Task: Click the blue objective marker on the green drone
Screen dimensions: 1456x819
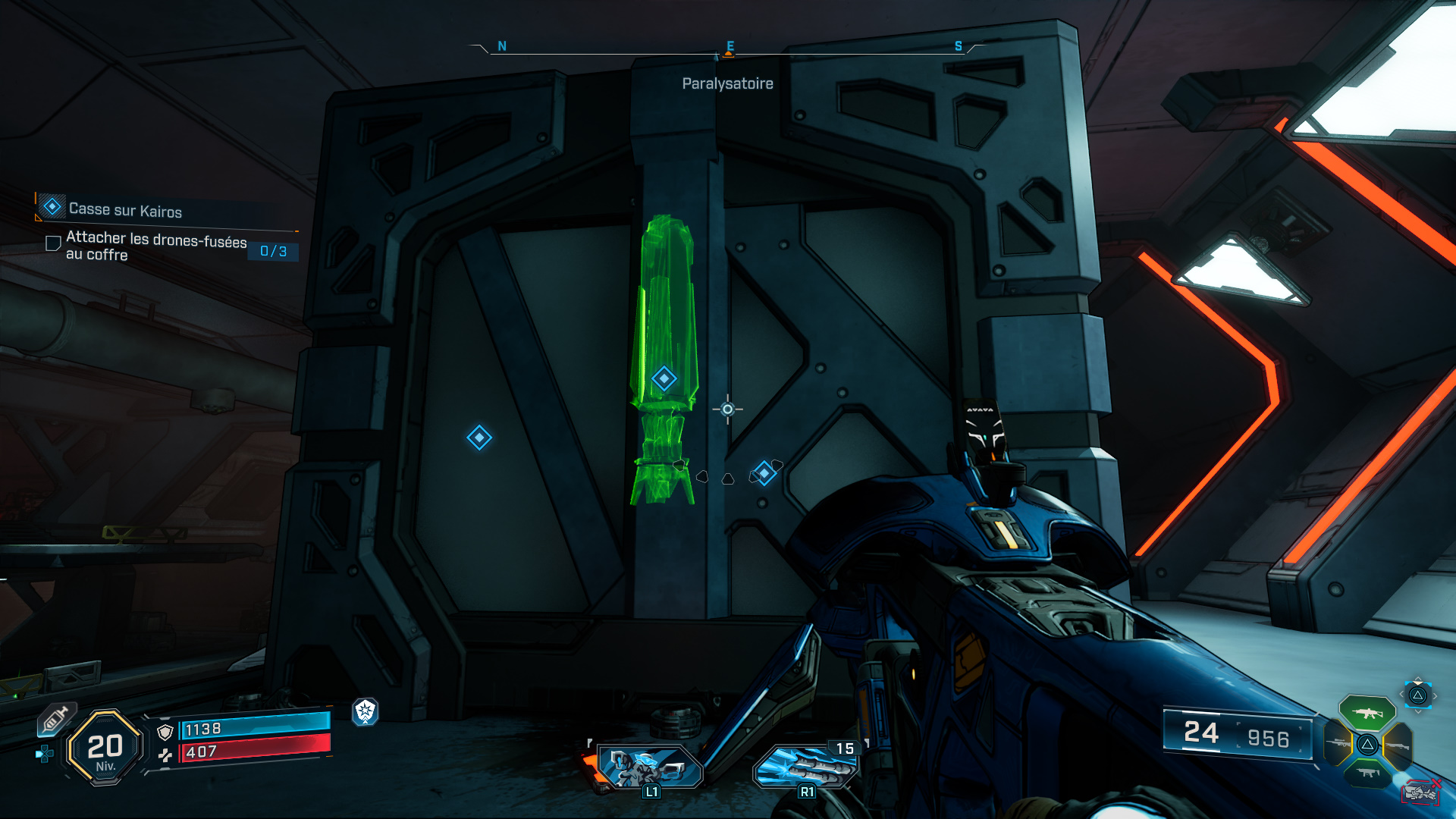Action: point(664,378)
